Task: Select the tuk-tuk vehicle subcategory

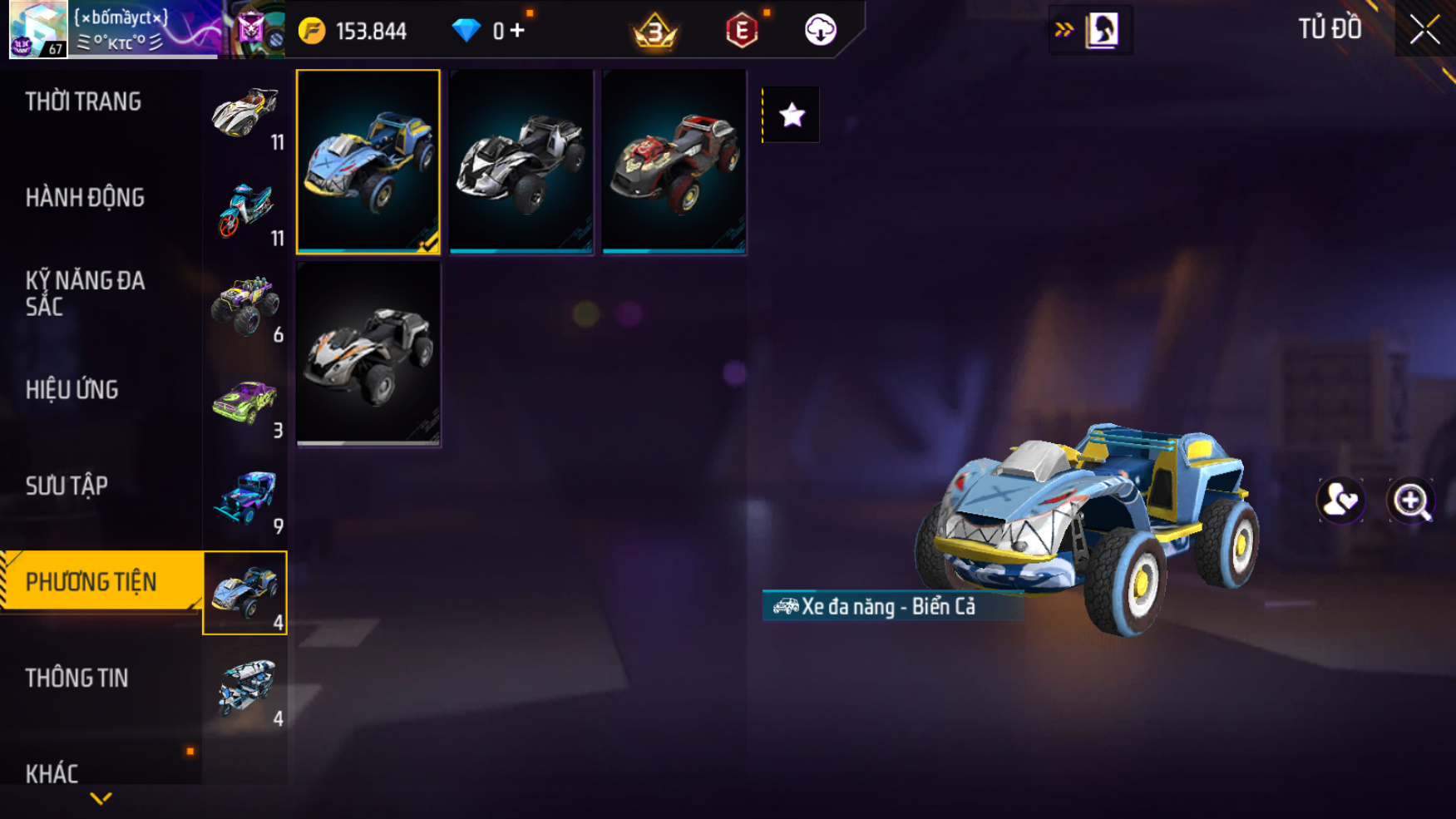Action: (x=245, y=688)
